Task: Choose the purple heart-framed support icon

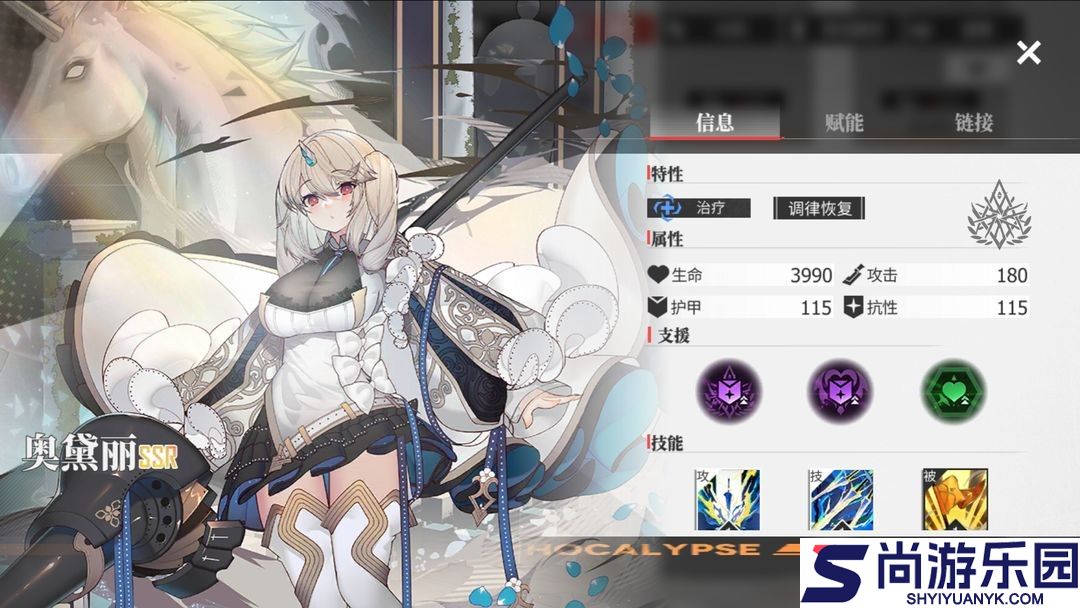Action: click(x=840, y=389)
